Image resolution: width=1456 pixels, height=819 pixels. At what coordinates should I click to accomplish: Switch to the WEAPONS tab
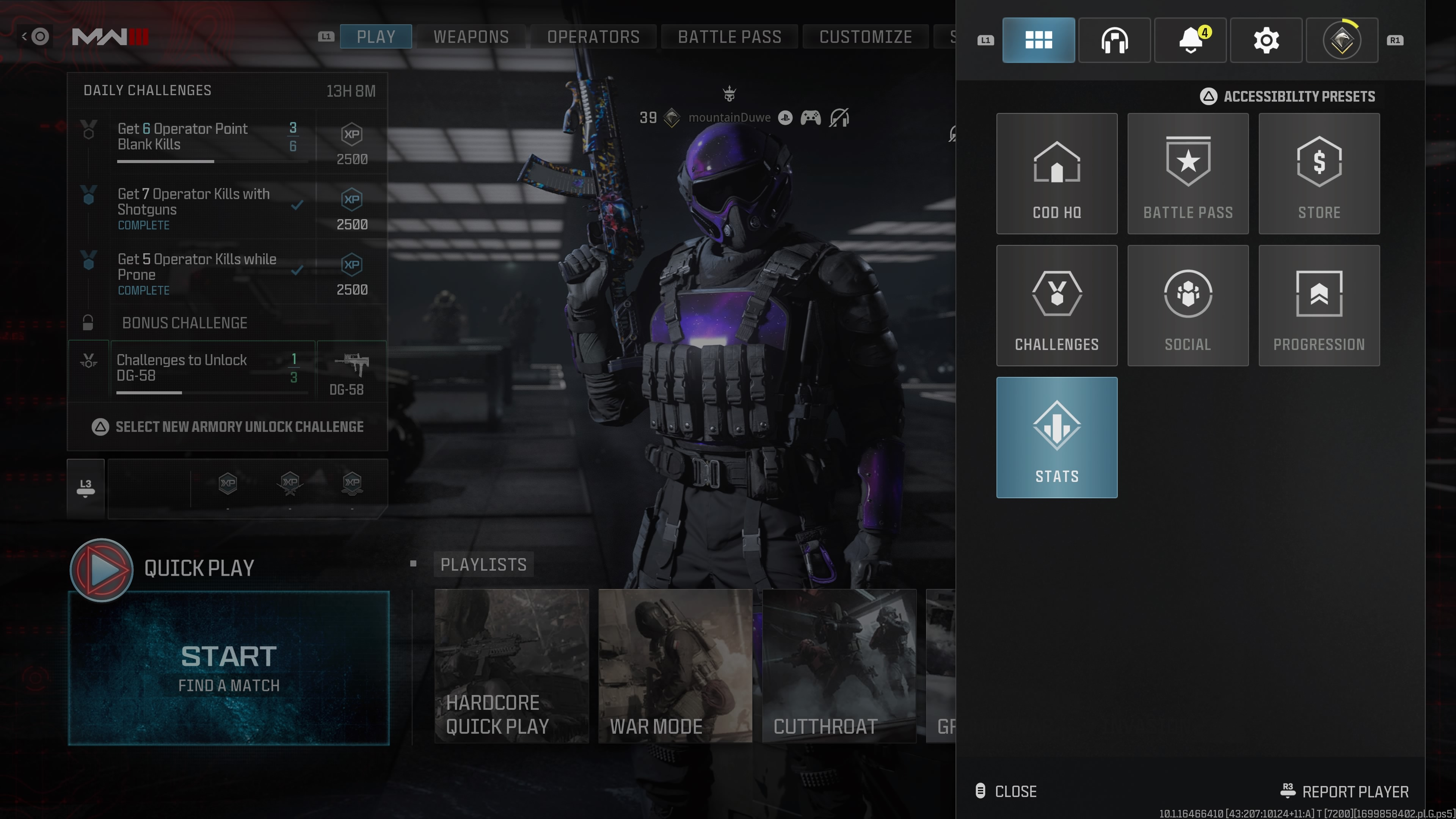471,36
